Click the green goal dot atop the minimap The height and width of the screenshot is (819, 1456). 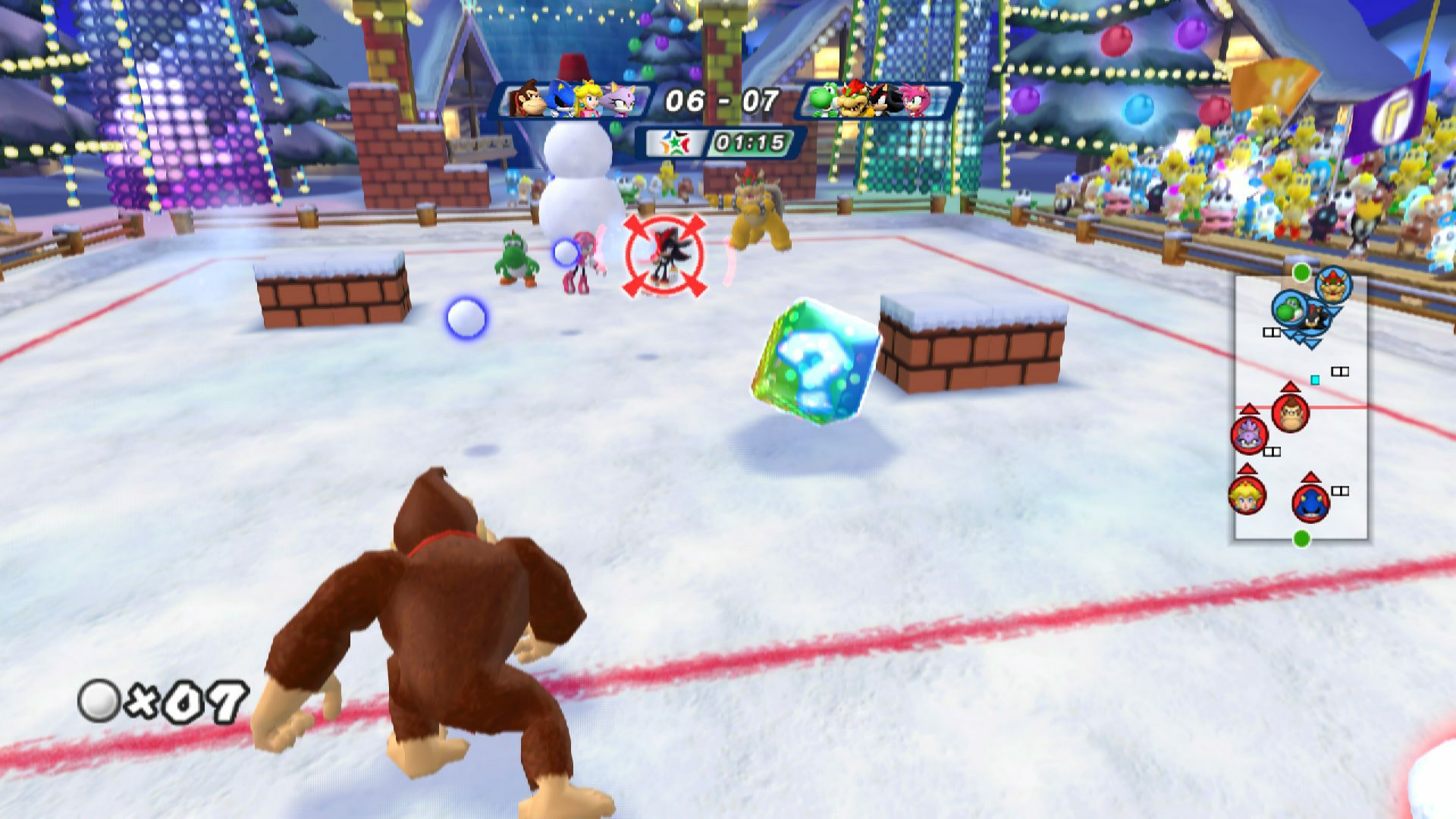1301,271
